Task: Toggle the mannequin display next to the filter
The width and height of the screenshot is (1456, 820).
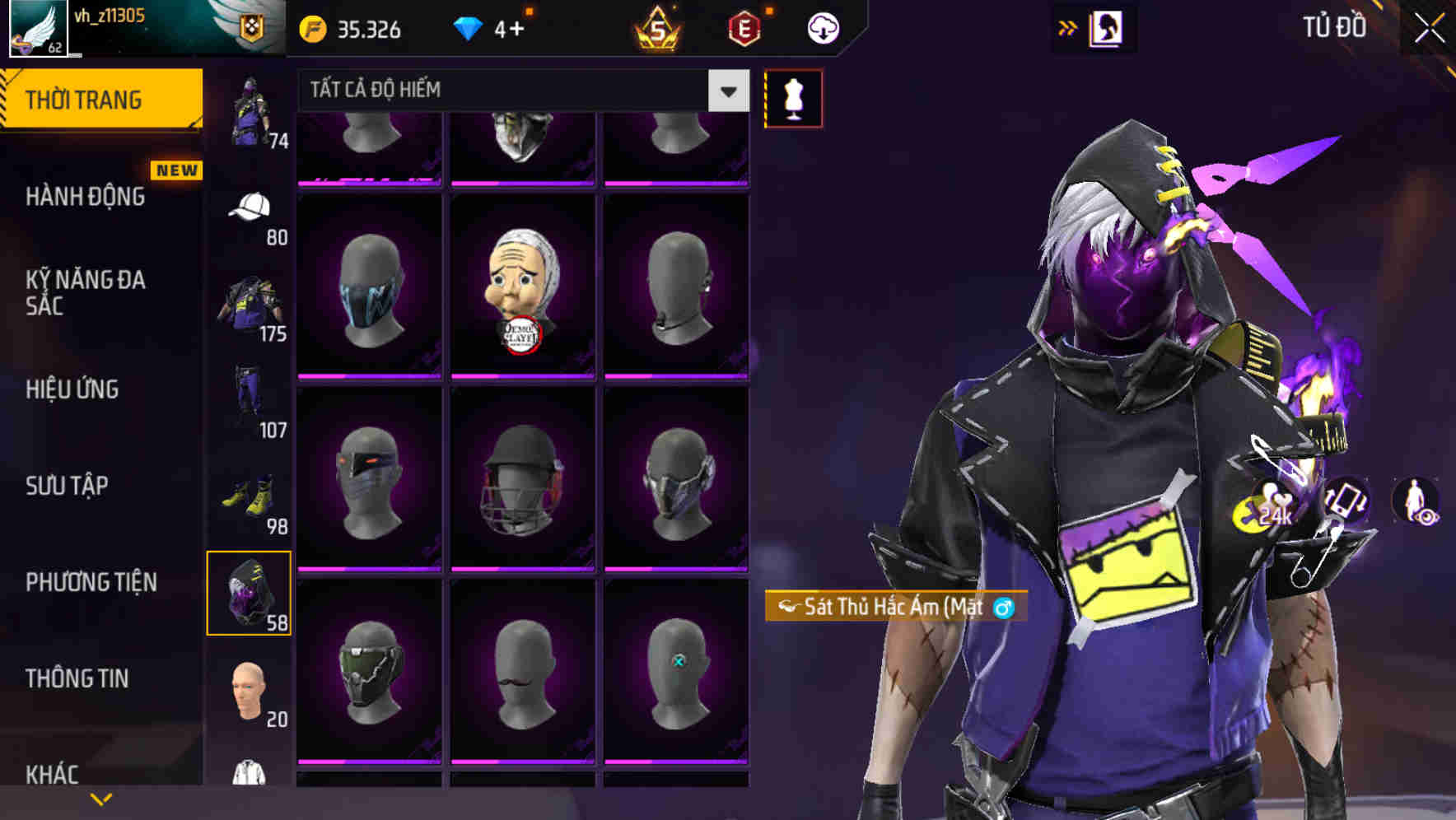Action: coord(793,97)
